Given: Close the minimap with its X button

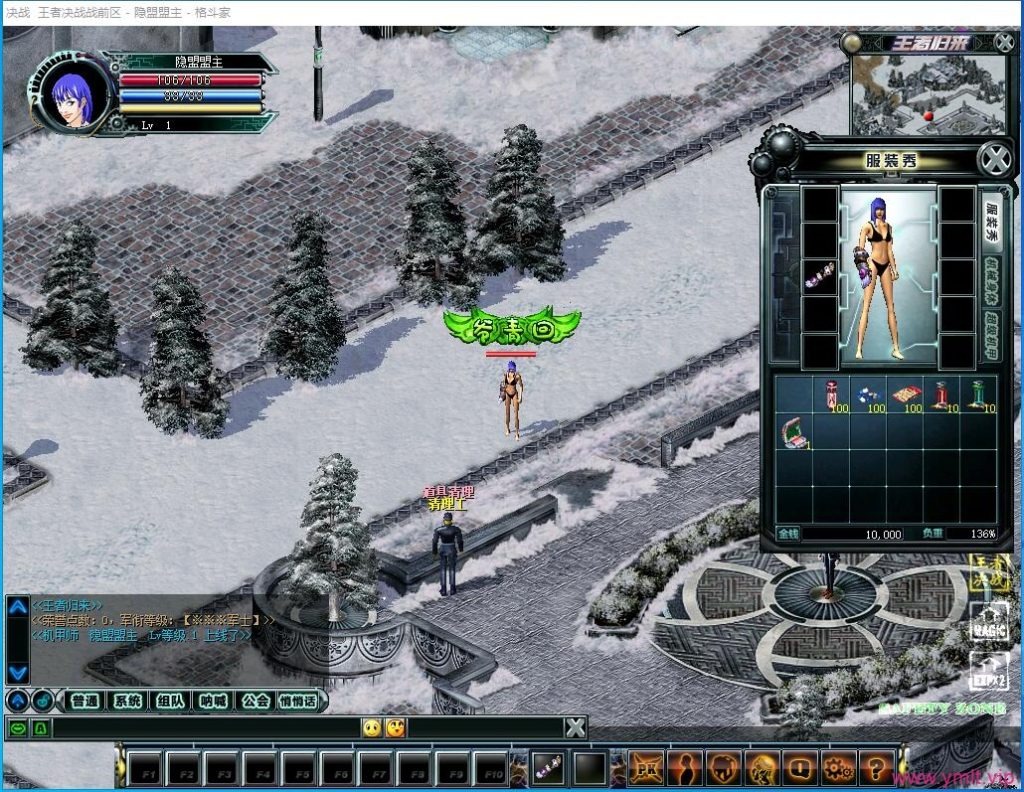Looking at the screenshot, I should [1004, 42].
